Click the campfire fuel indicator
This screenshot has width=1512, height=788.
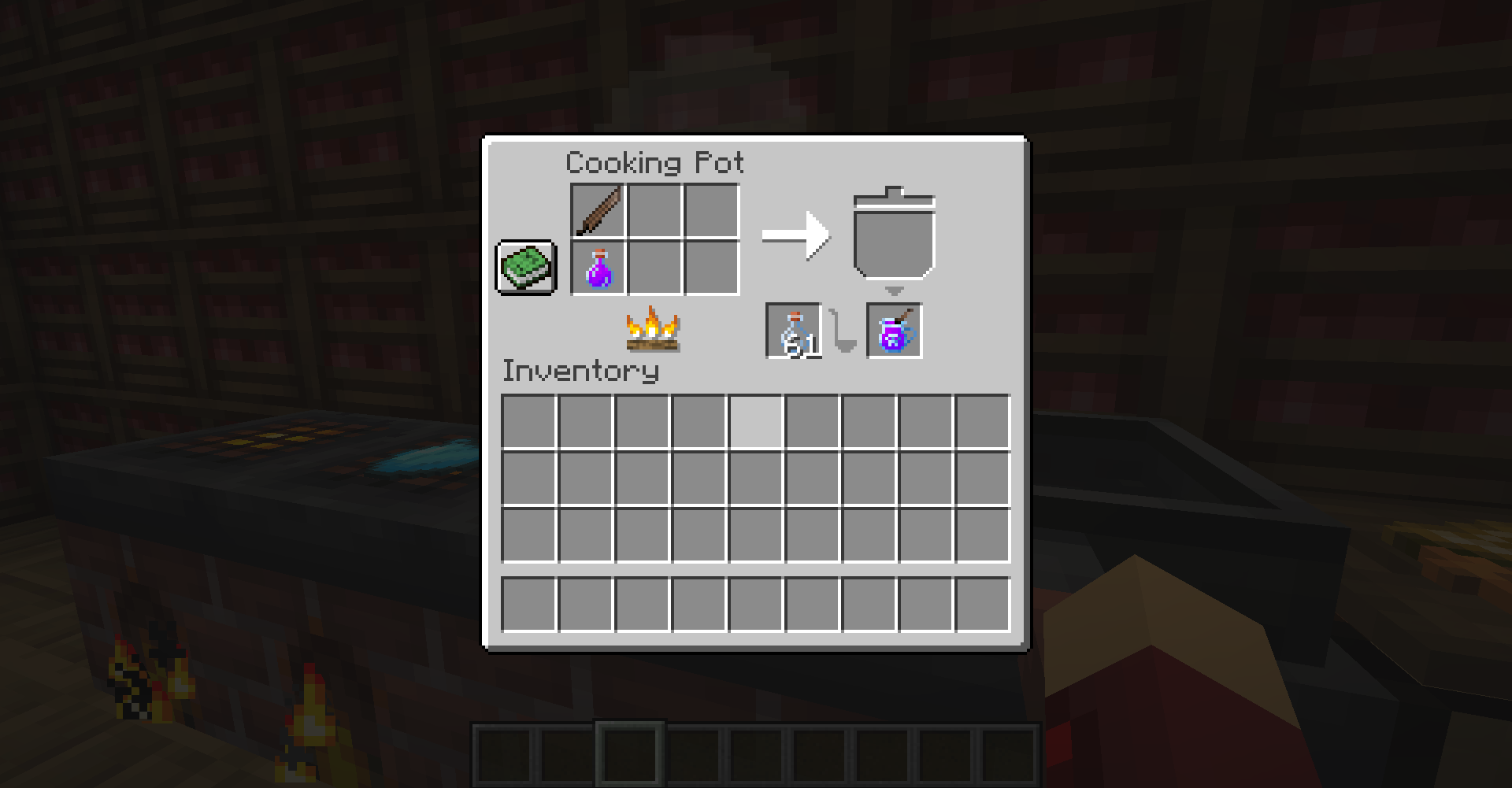(654, 331)
